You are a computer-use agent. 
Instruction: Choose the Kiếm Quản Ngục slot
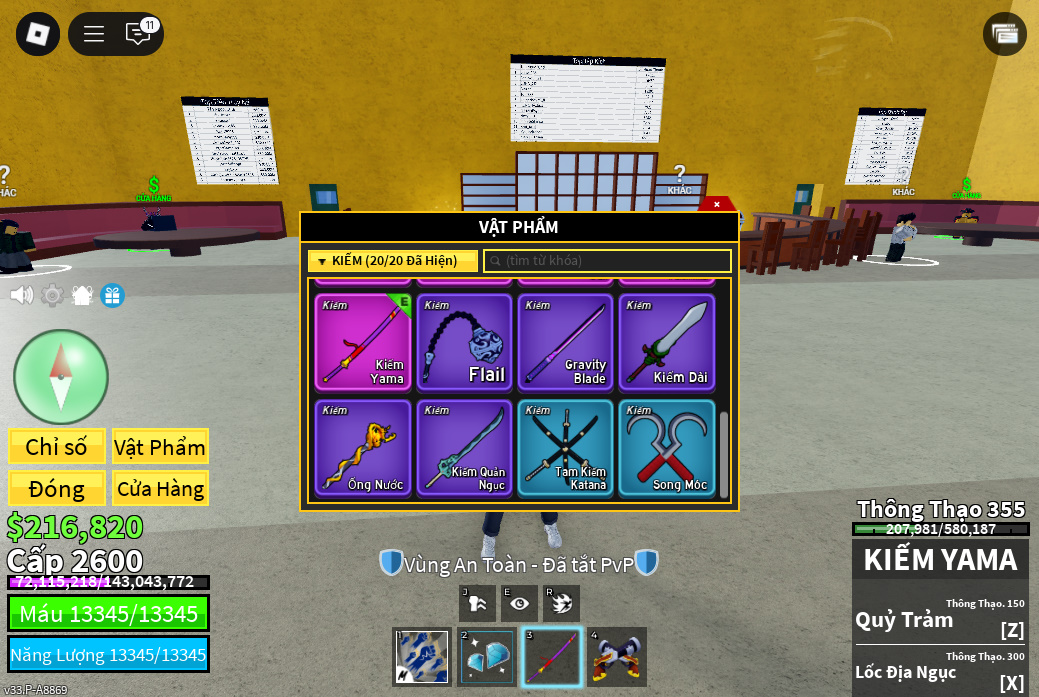click(x=465, y=448)
